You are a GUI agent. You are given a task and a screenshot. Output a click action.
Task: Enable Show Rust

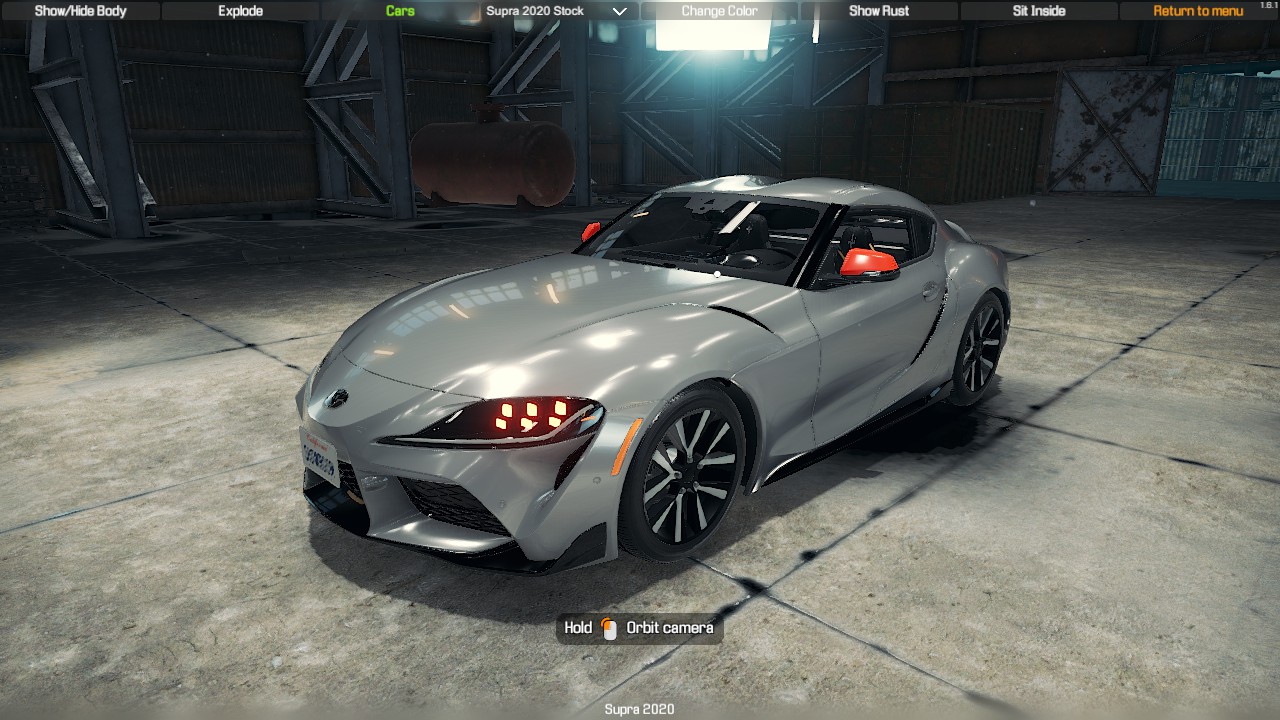[x=877, y=11]
